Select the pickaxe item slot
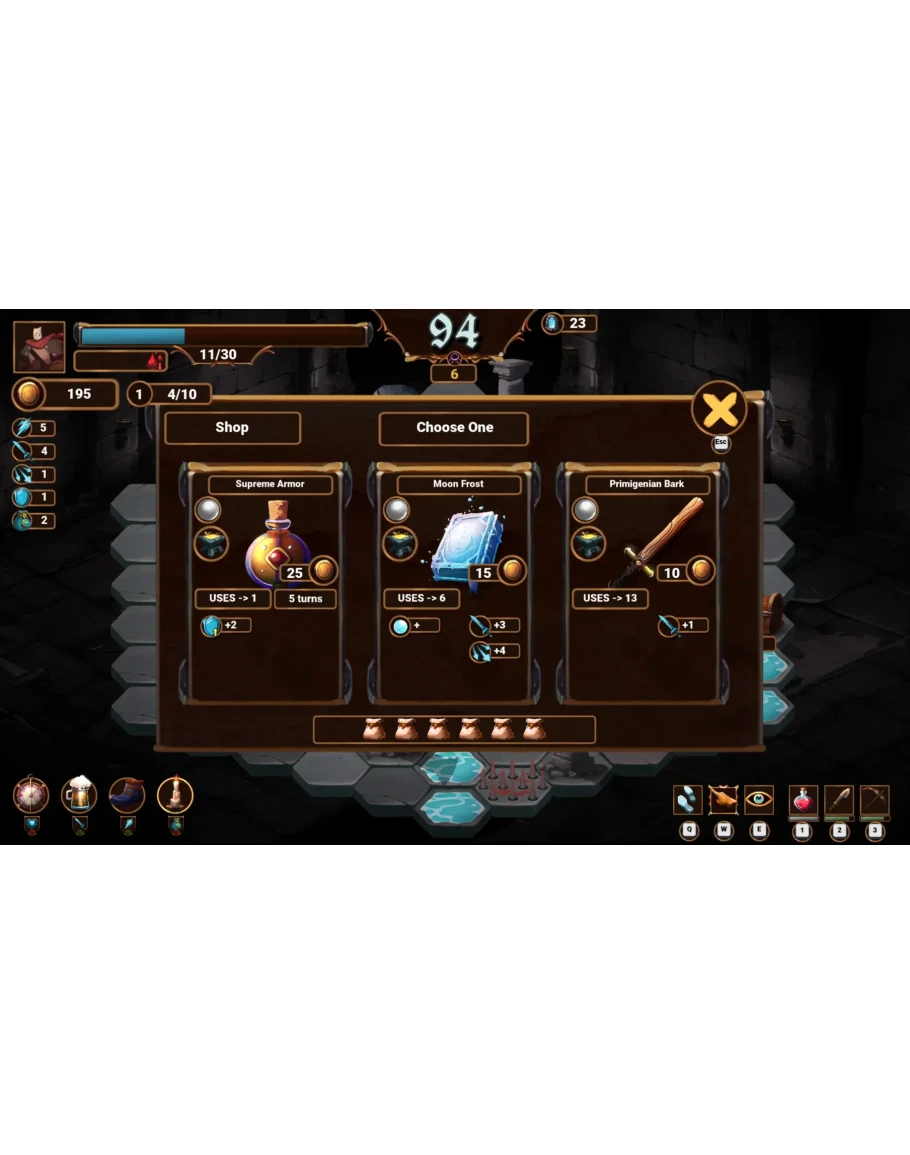Screen dimensions: 910x1155 [x=875, y=800]
